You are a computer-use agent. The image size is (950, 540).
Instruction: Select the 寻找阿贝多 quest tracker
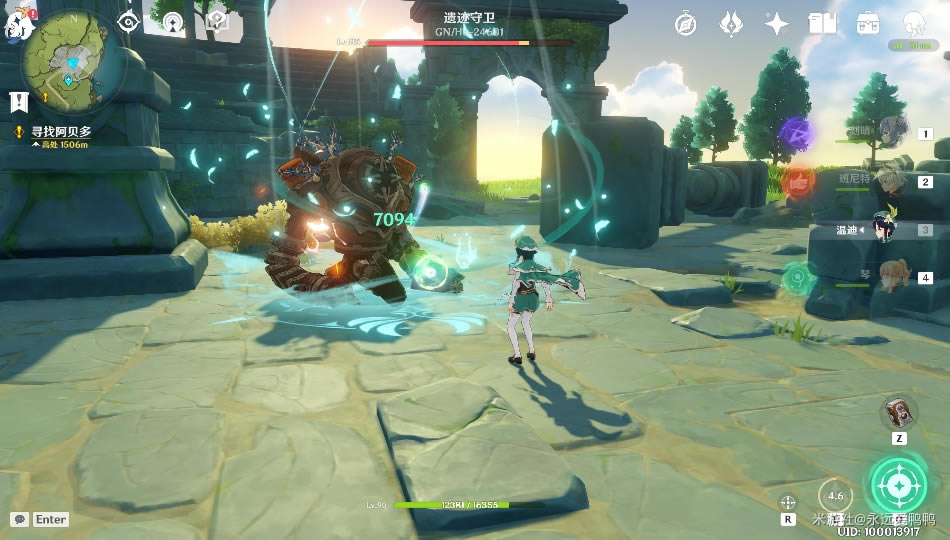coord(62,131)
